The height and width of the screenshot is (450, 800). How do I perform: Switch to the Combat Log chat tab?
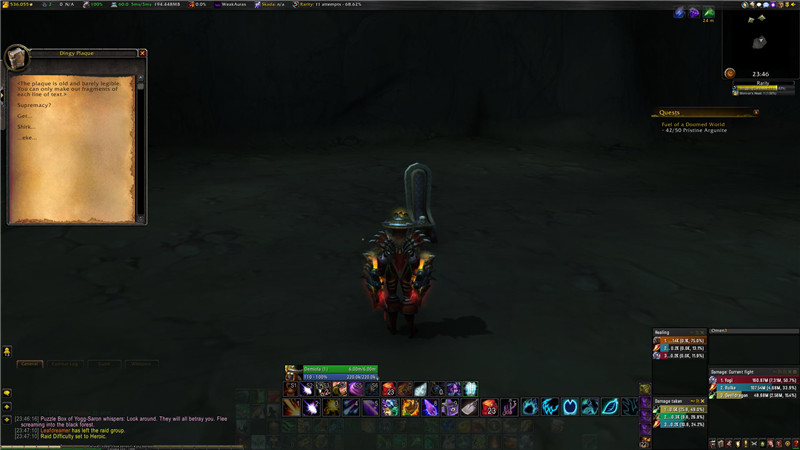(x=65, y=364)
